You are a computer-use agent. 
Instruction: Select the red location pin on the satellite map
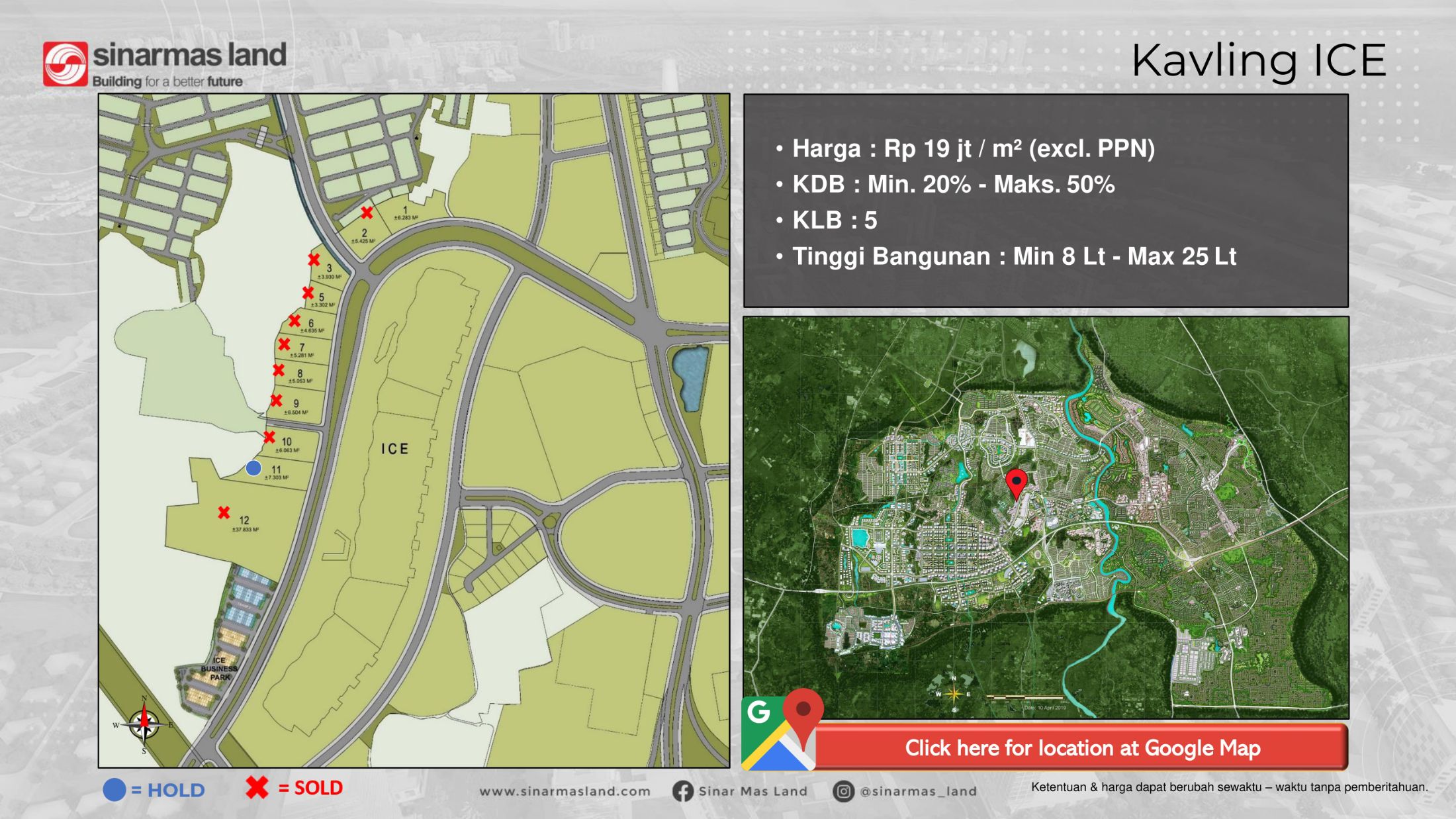pyautogui.click(x=1016, y=483)
